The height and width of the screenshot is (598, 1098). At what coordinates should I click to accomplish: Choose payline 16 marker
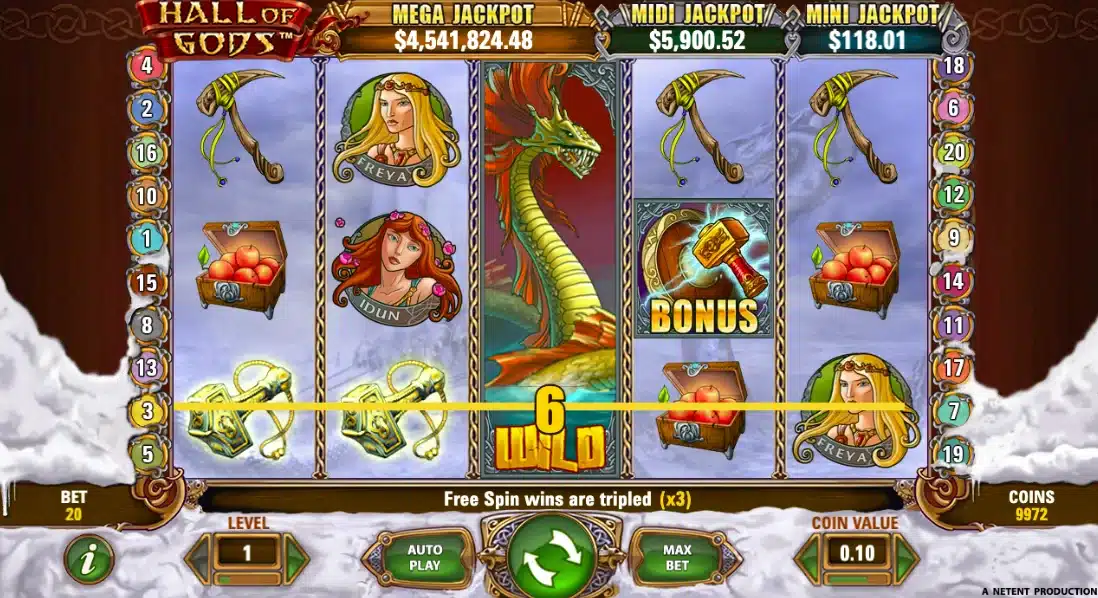click(x=147, y=153)
